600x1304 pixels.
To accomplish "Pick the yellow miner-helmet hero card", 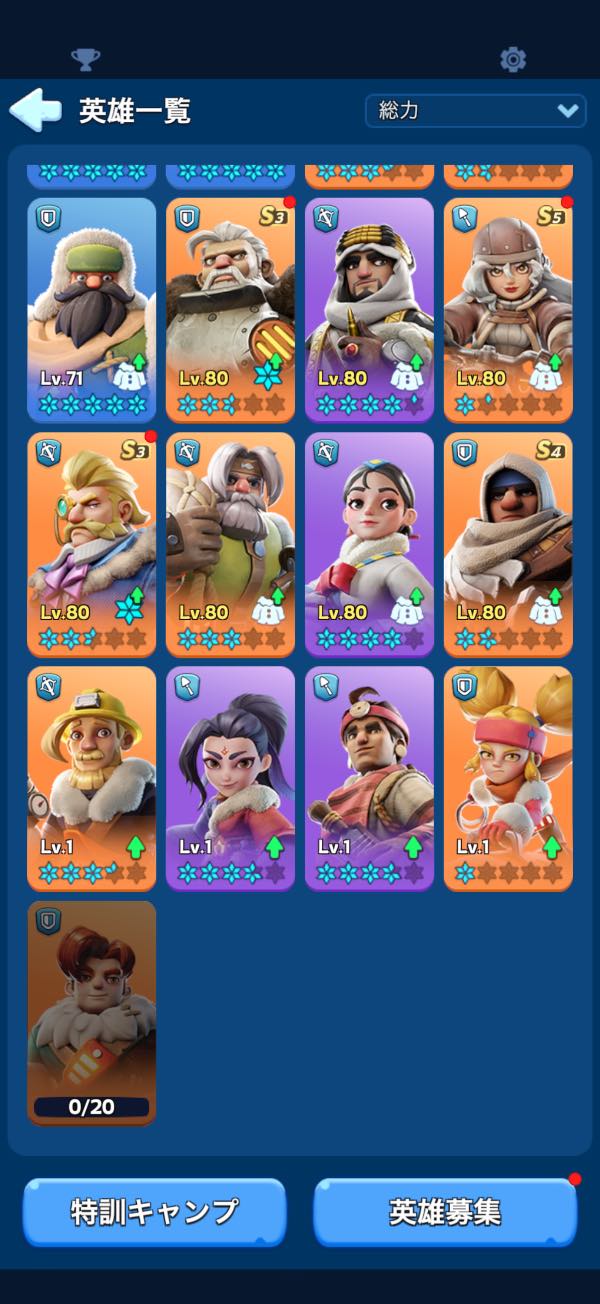I will [x=92, y=778].
